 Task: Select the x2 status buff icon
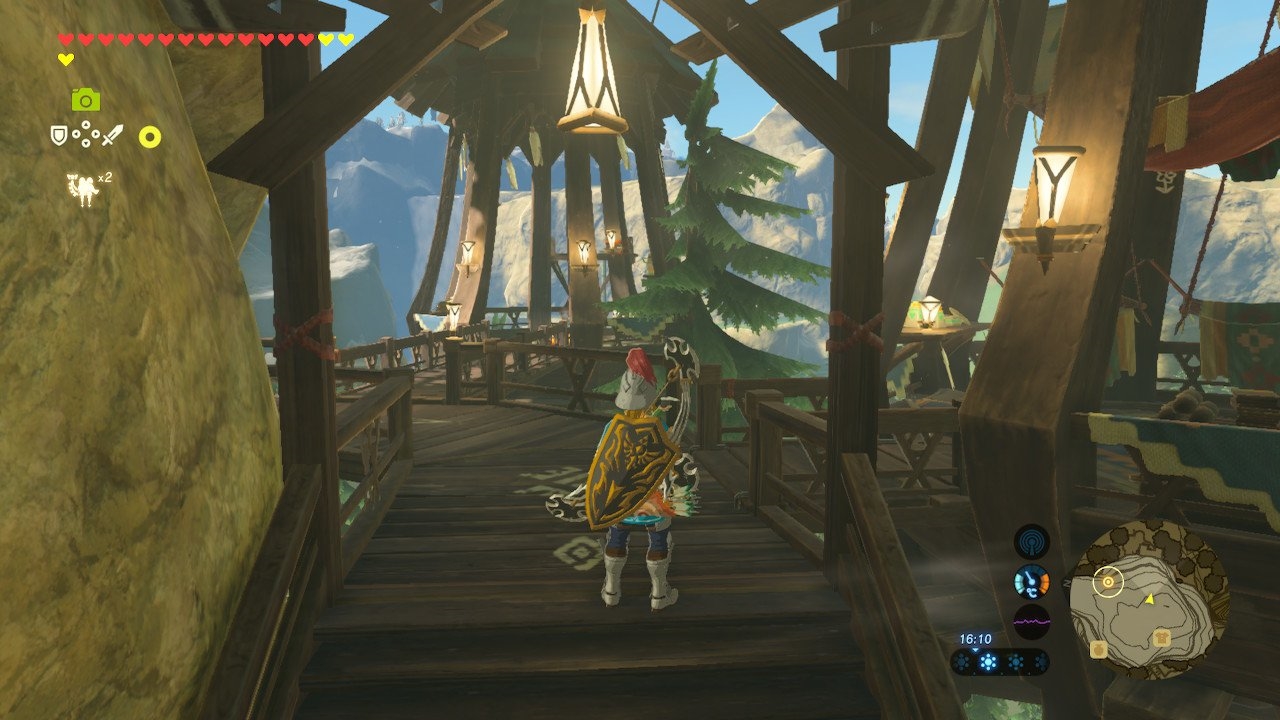click(82, 188)
